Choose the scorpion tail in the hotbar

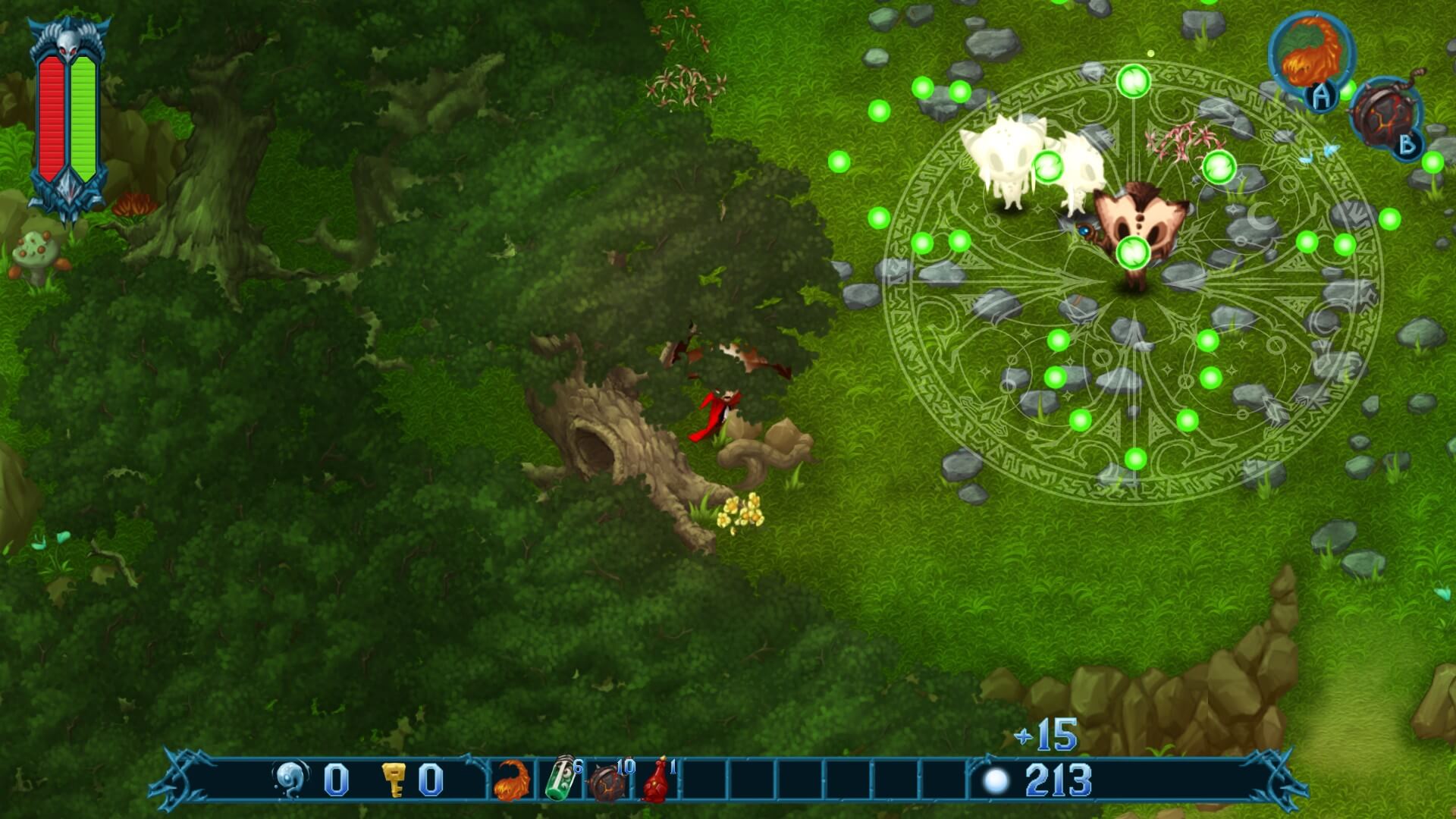coord(512,780)
